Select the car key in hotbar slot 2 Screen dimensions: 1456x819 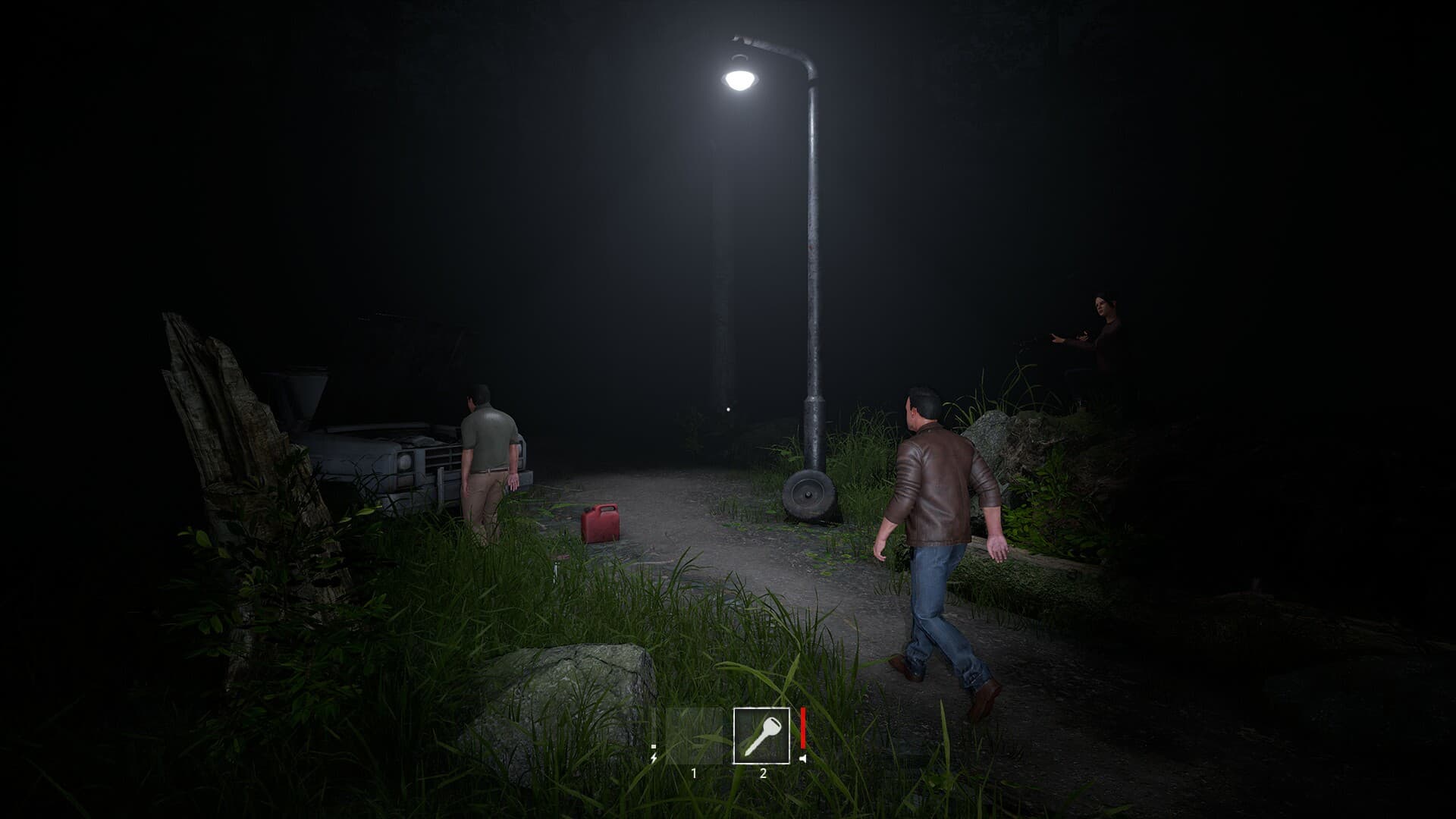(x=762, y=736)
